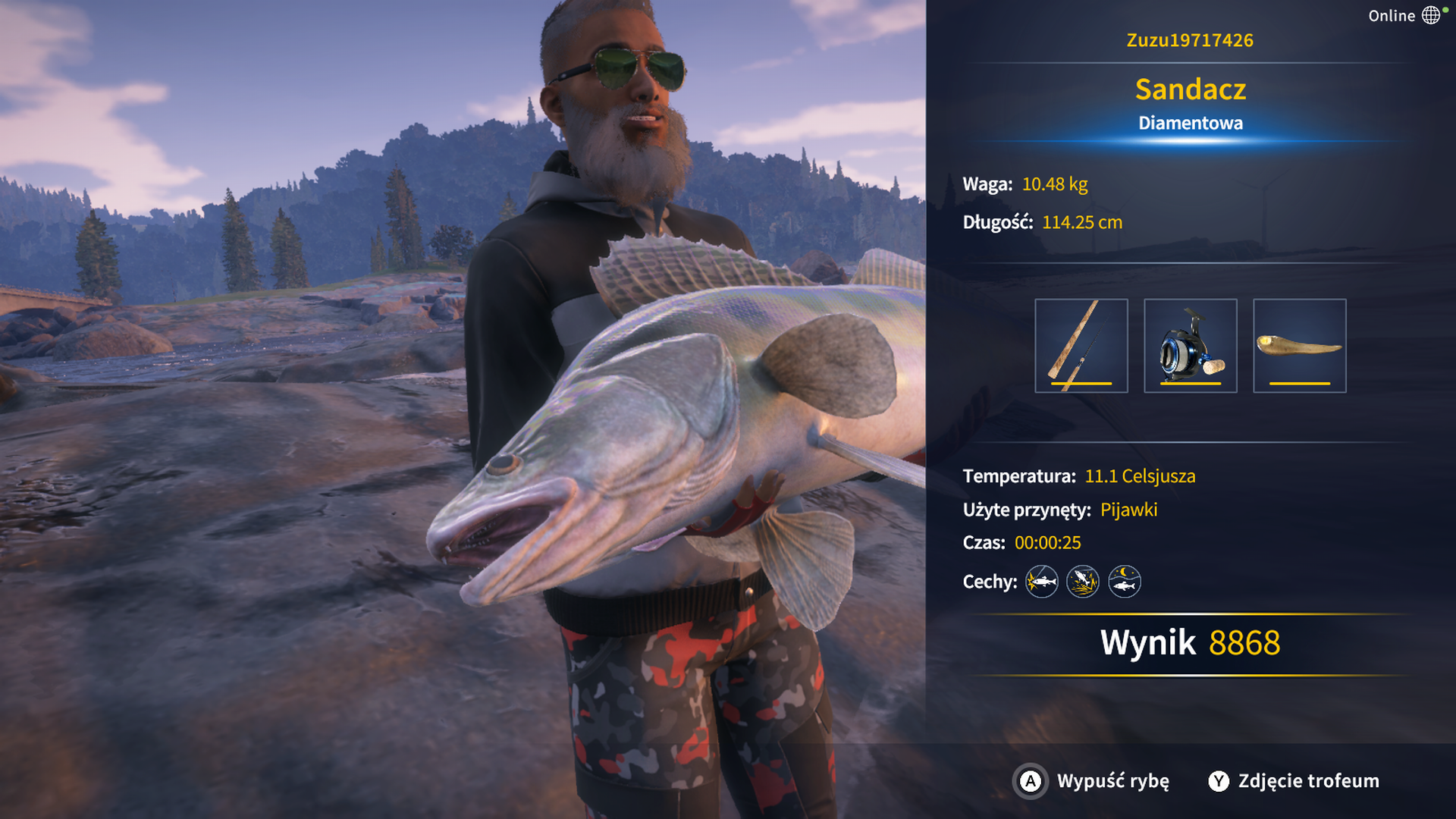Select the leech bait slot

coord(1299,346)
